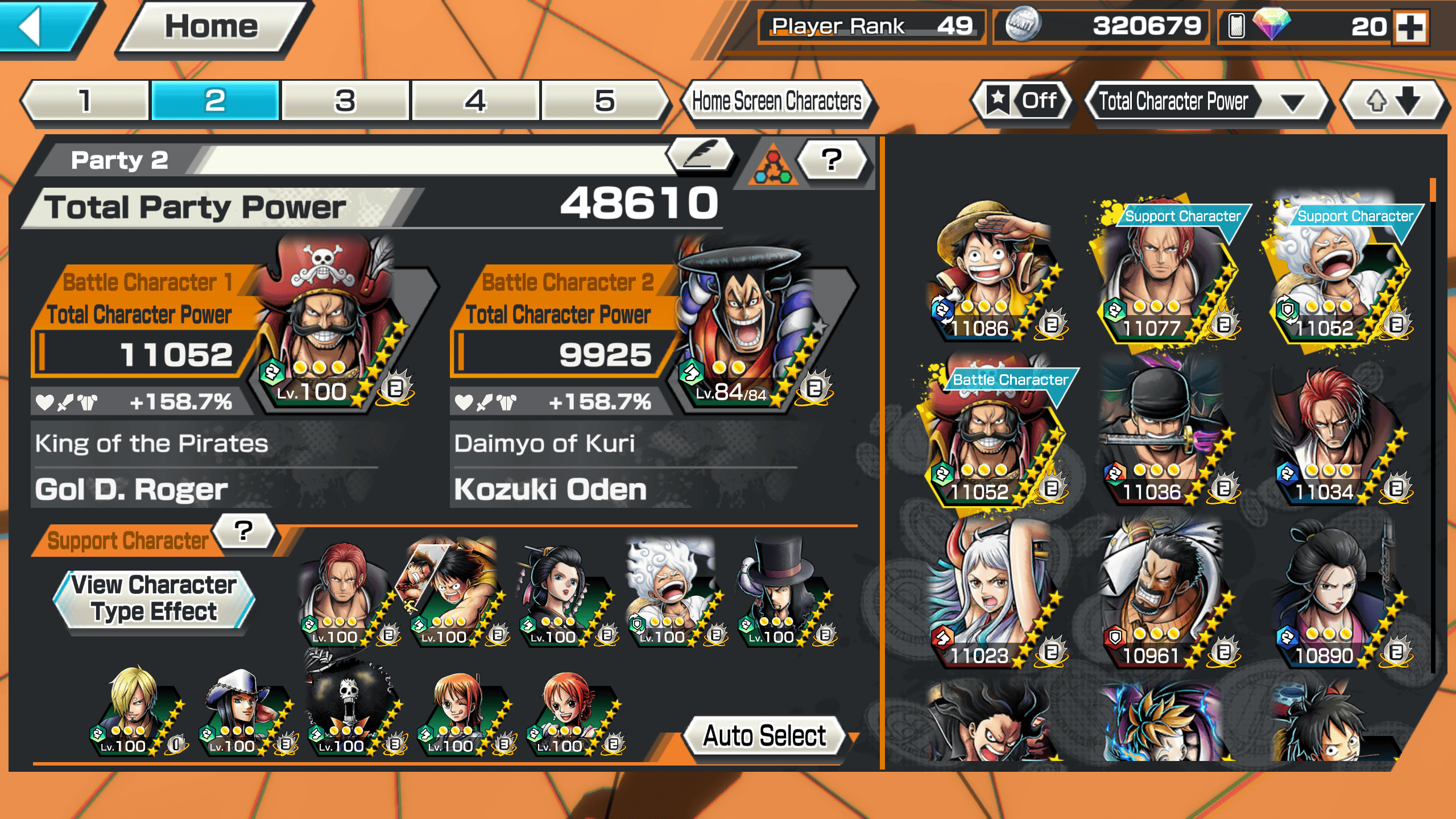Switch to party tab 5
This screenshot has width=1456, height=819.
[605, 101]
